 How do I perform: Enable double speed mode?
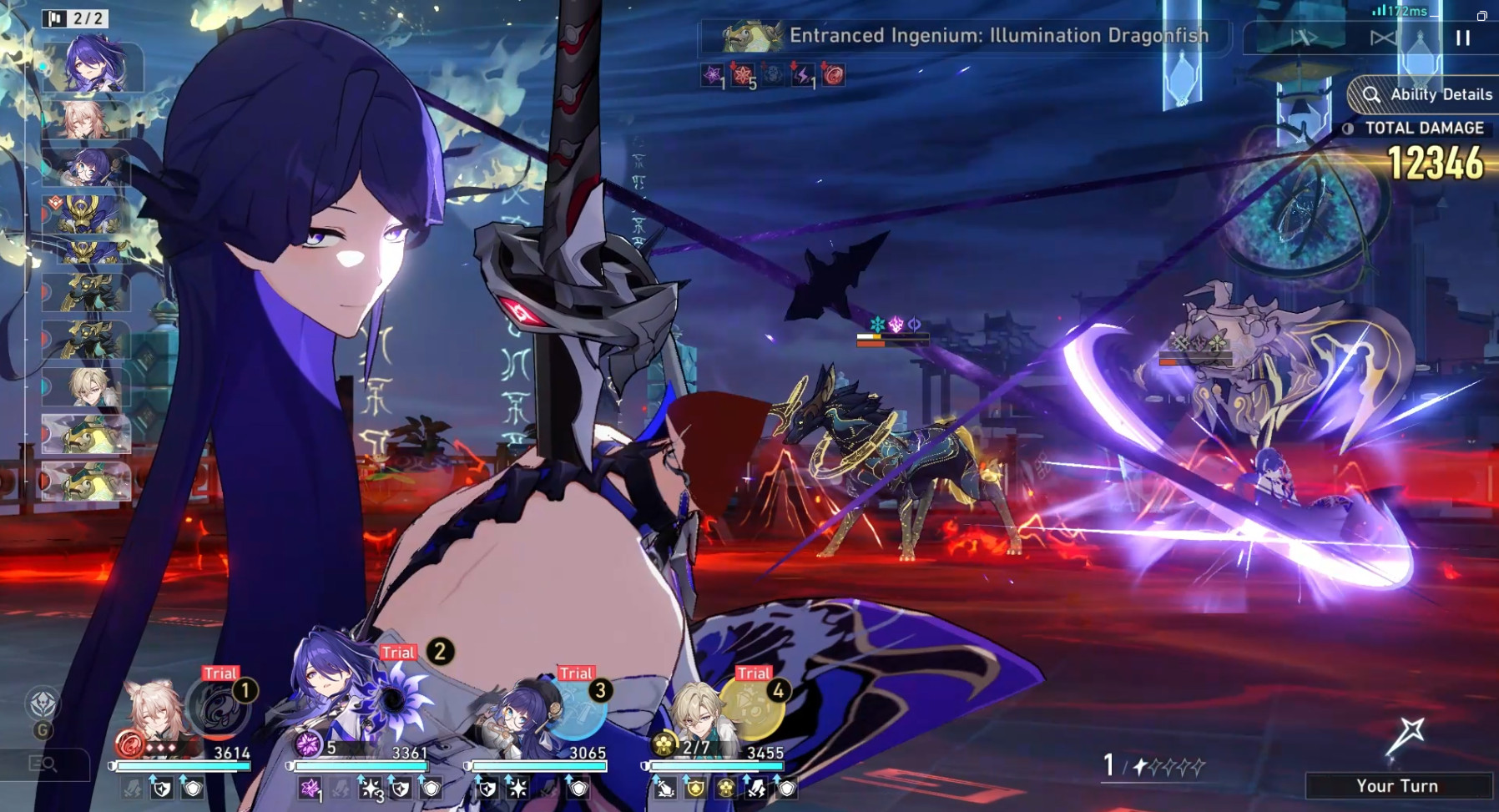(1304, 38)
